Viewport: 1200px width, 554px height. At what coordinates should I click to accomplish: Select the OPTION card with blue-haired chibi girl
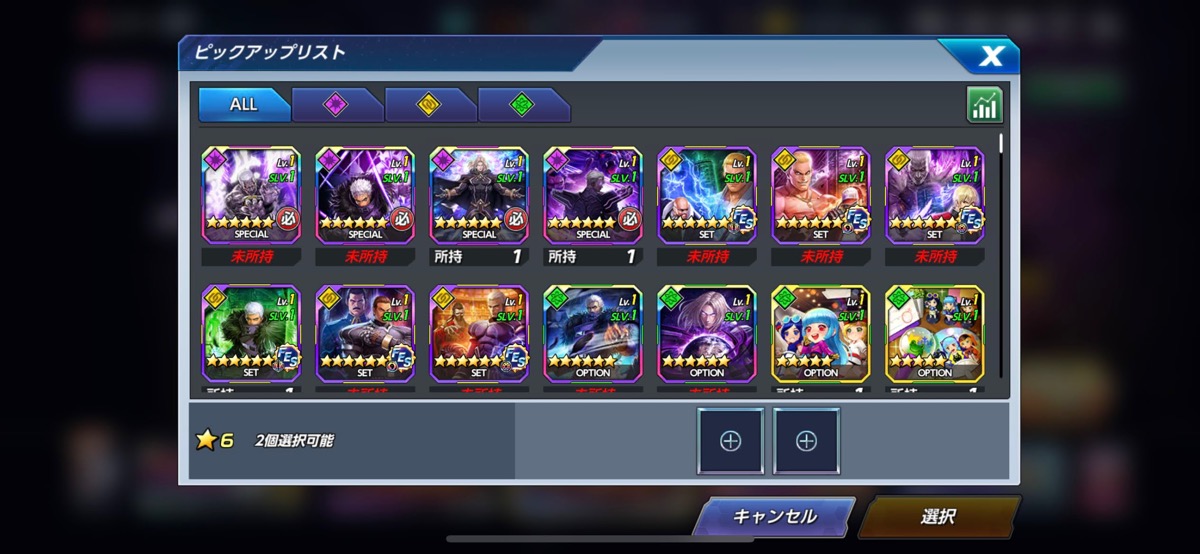click(821, 333)
